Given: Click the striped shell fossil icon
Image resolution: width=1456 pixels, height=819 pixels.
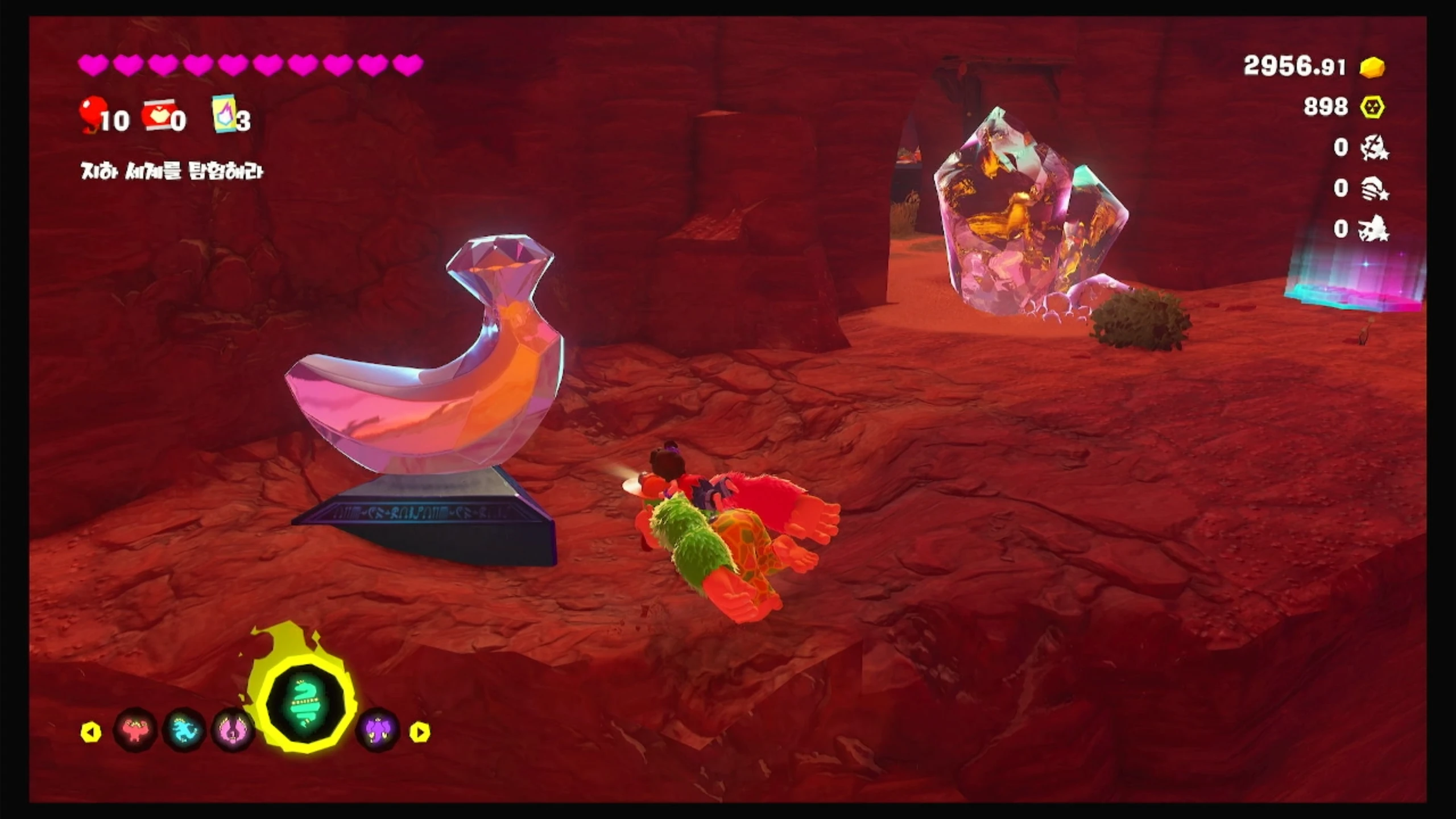Looking at the screenshot, I should click(1374, 188).
